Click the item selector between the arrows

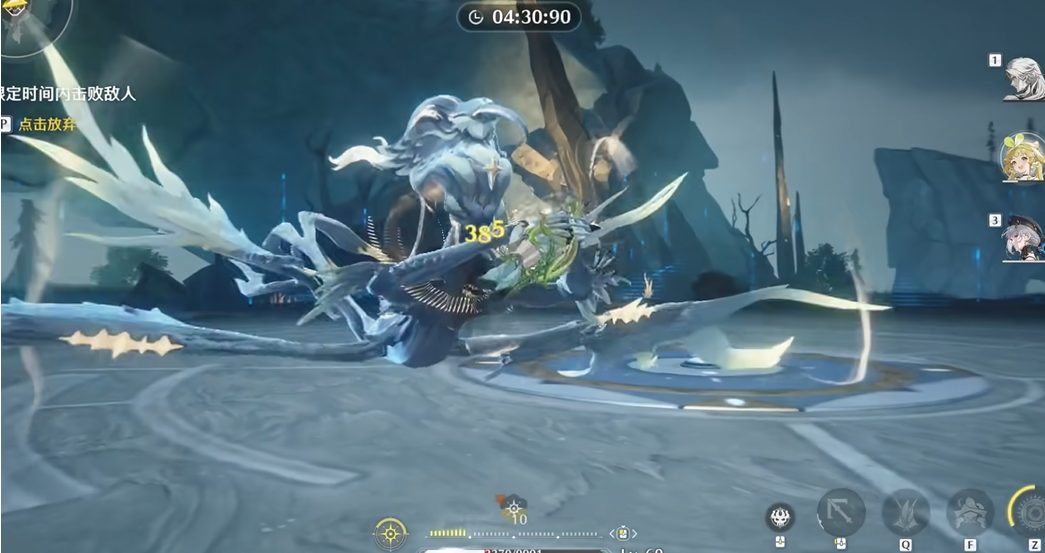tap(622, 533)
